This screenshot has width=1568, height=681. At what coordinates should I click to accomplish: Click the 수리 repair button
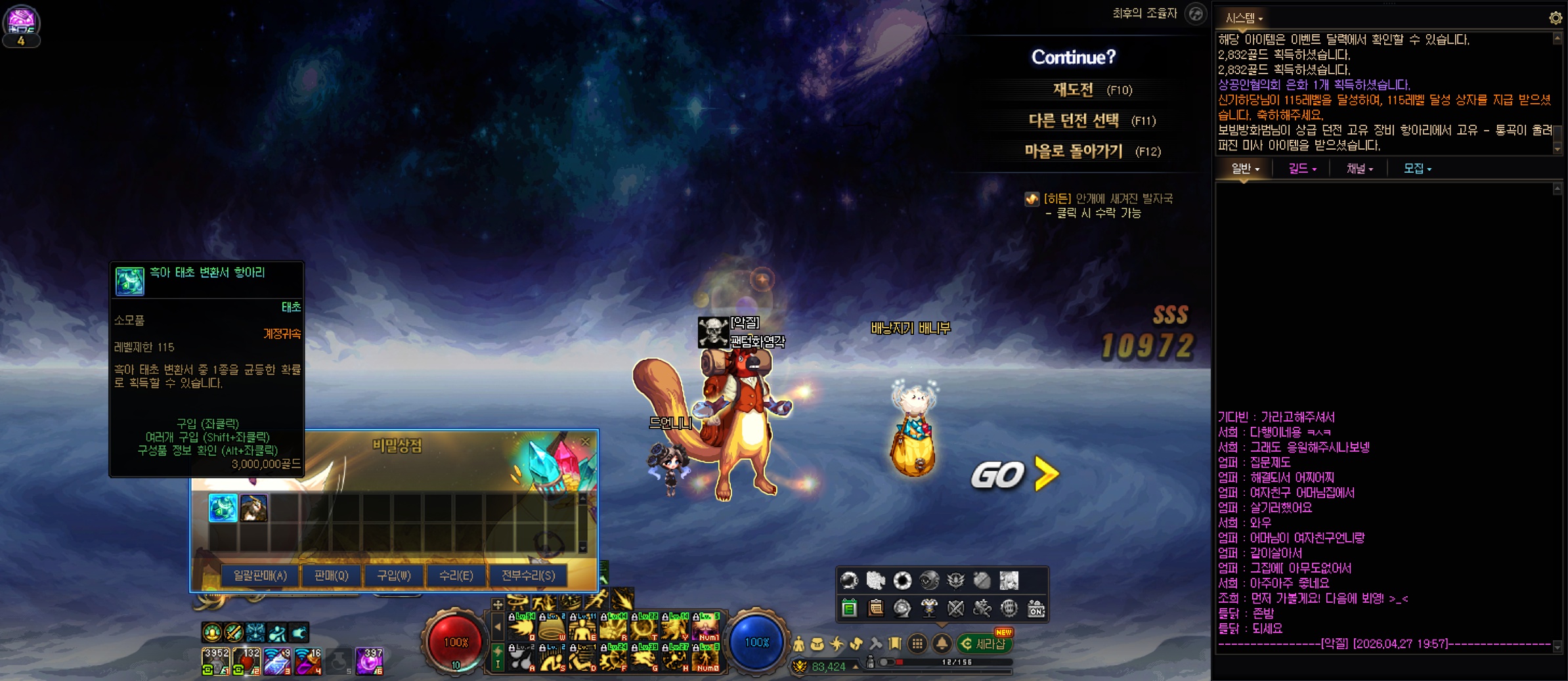pos(456,575)
